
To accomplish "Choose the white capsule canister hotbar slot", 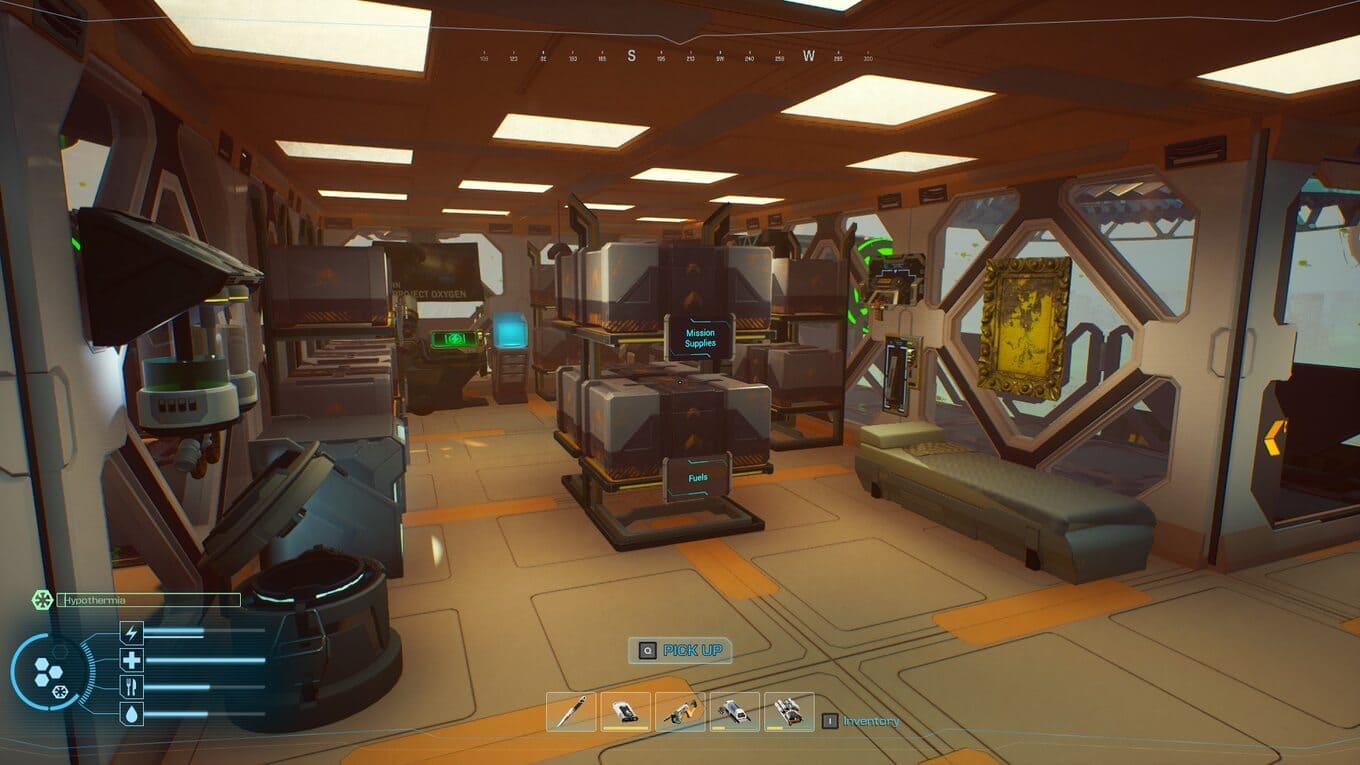I will [734, 712].
